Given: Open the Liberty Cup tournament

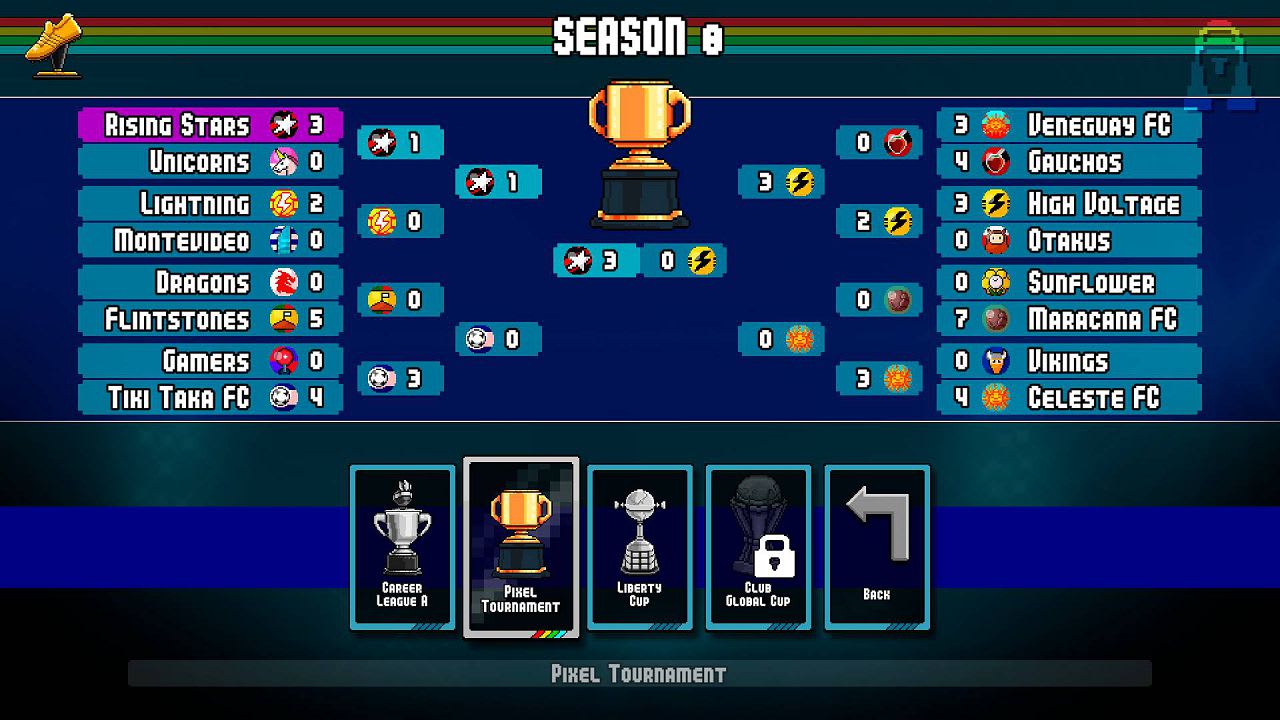Looking at the screenshot, I should coord(639,545).
